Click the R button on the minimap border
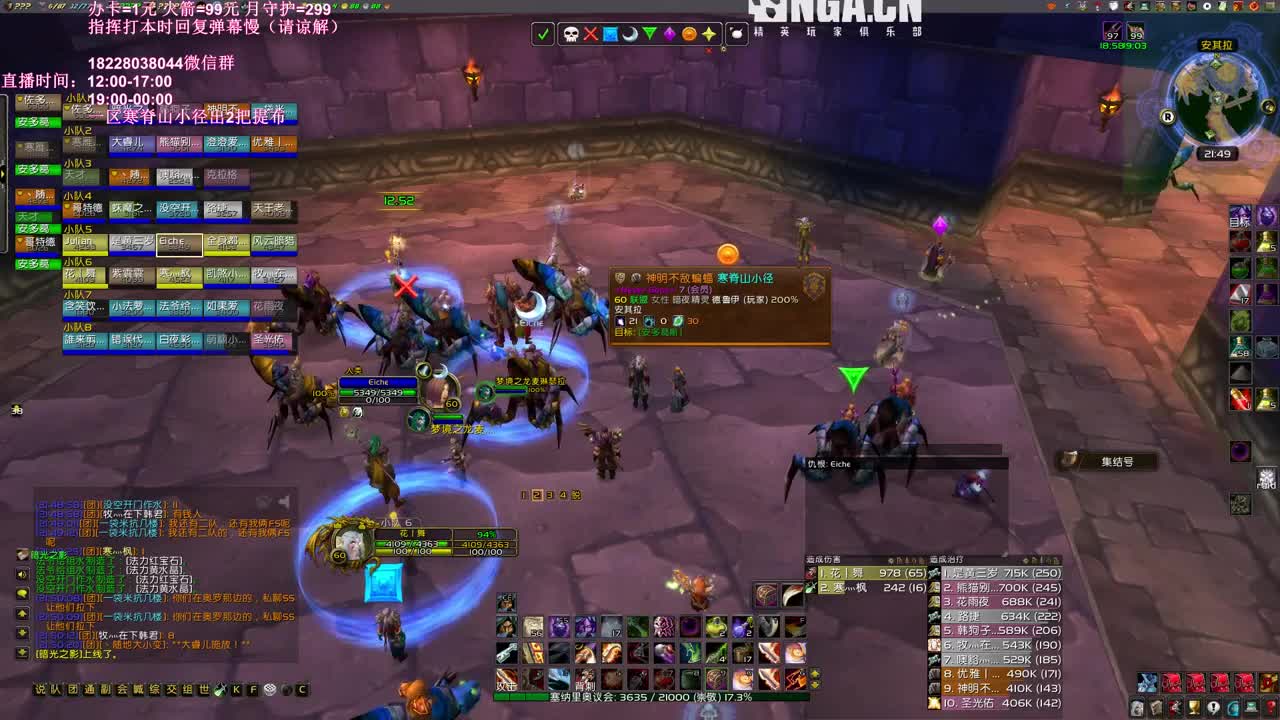Viewport: 1280px width, 720px height. pyautogui.click(x=1168, y=116)
